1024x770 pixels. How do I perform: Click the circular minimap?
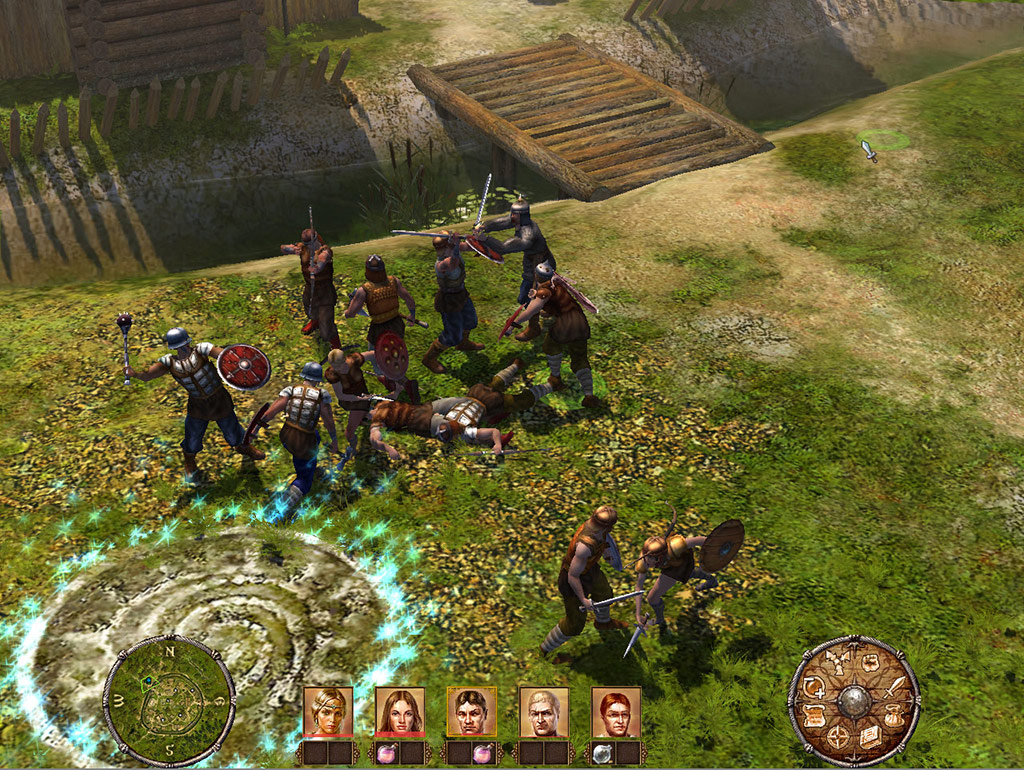[169, 700]
